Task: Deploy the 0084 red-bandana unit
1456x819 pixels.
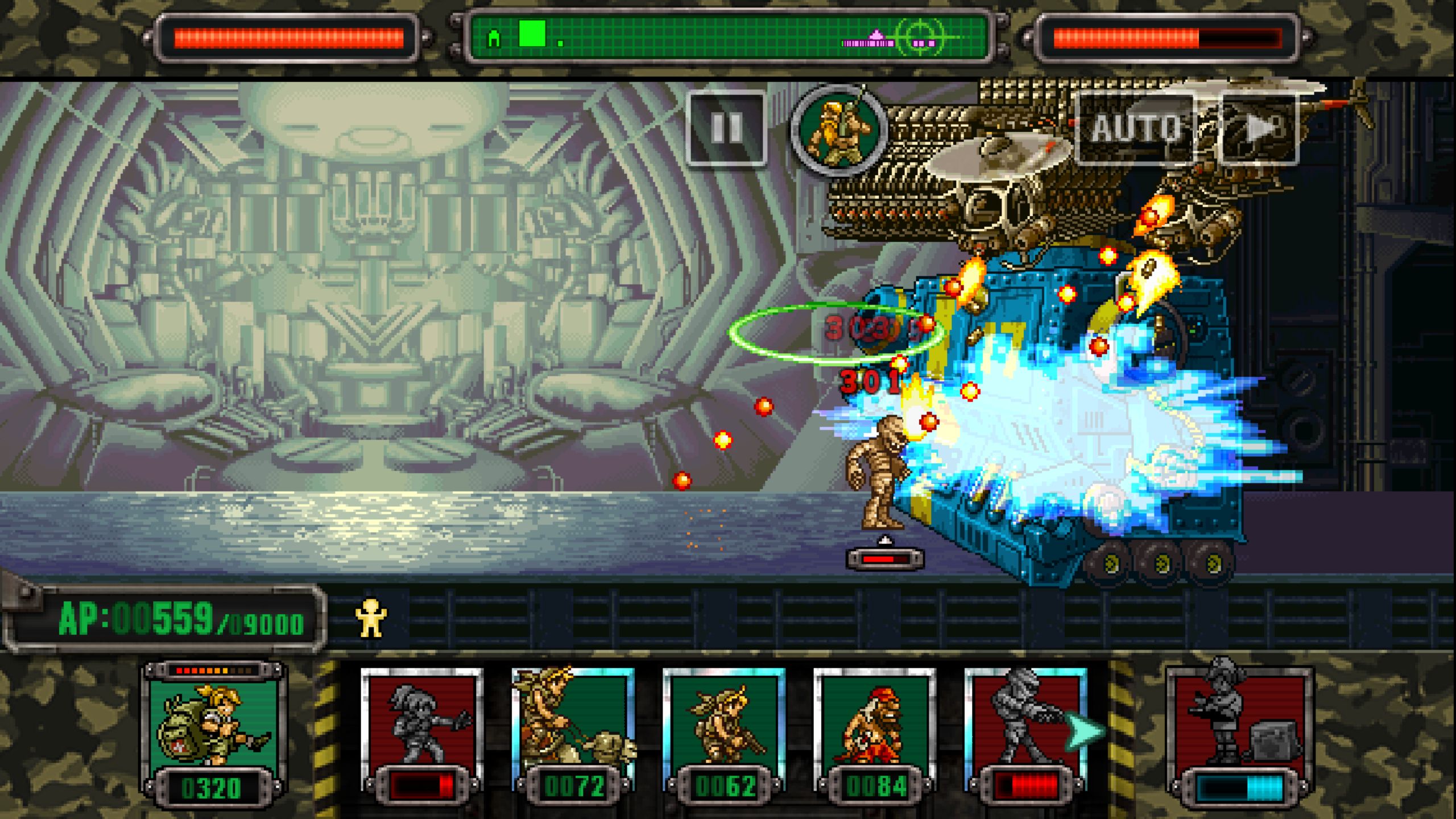Action: tap(875, 734)
